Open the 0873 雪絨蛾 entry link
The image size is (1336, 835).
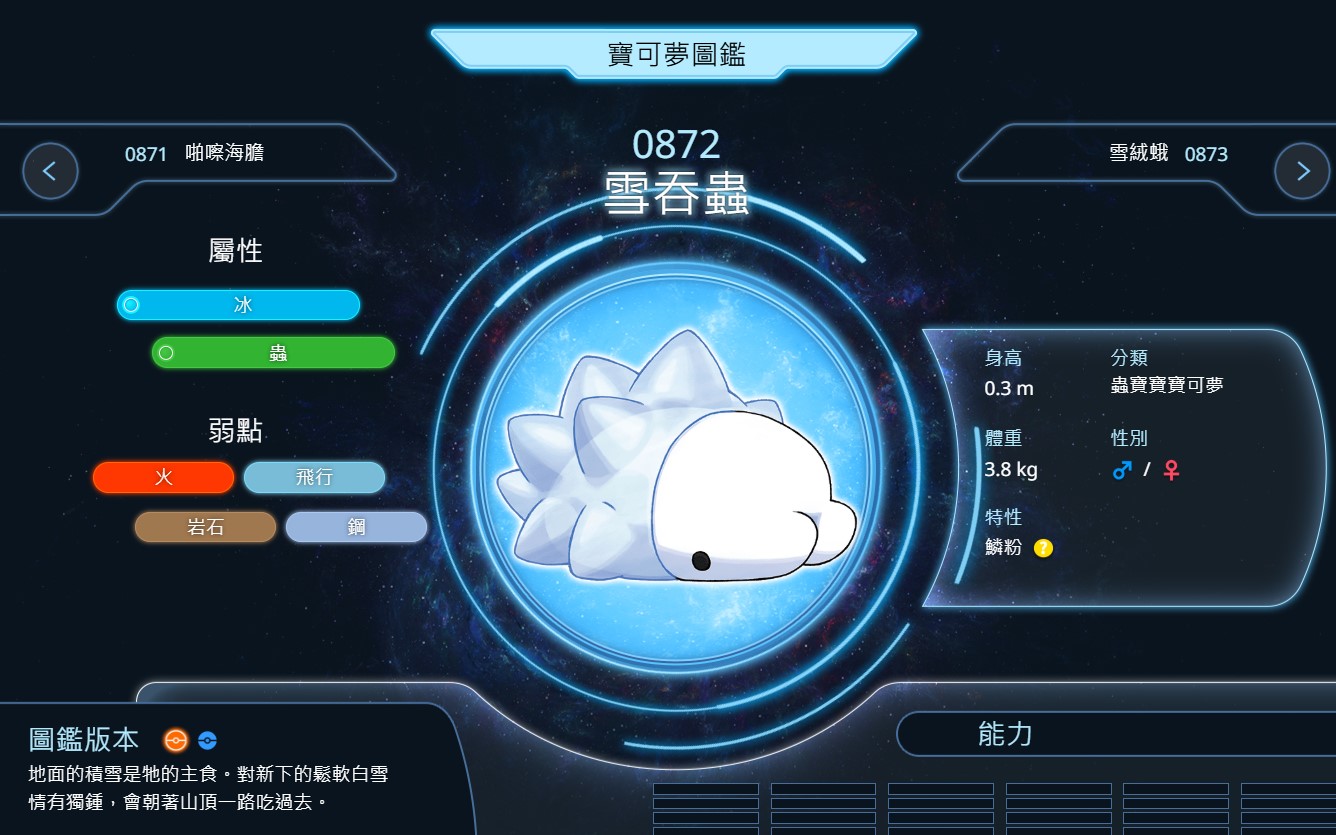tap(1167, 154)
